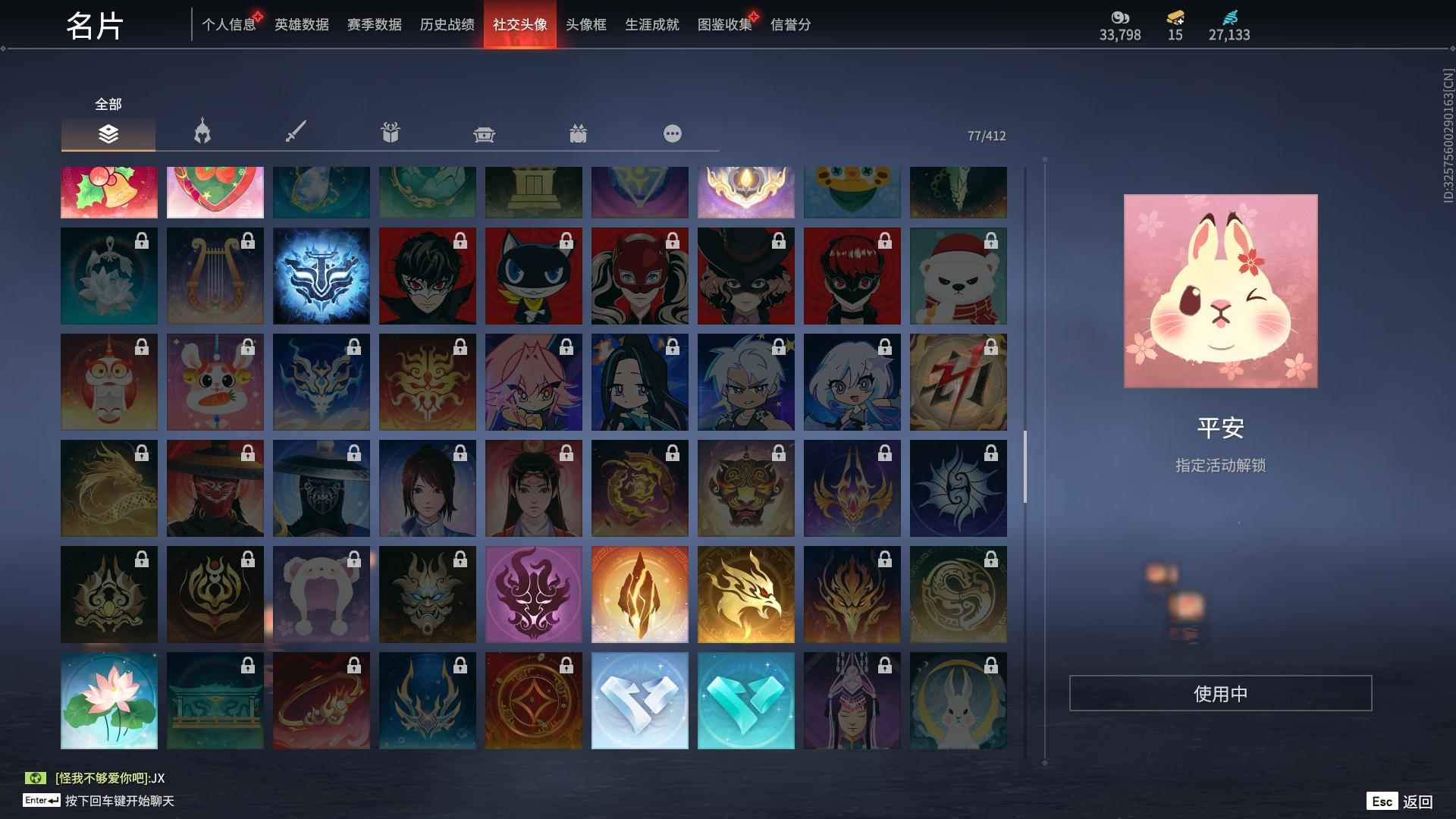Select the helmet category filter icon
1456x819 pixels.
[200, 133]
